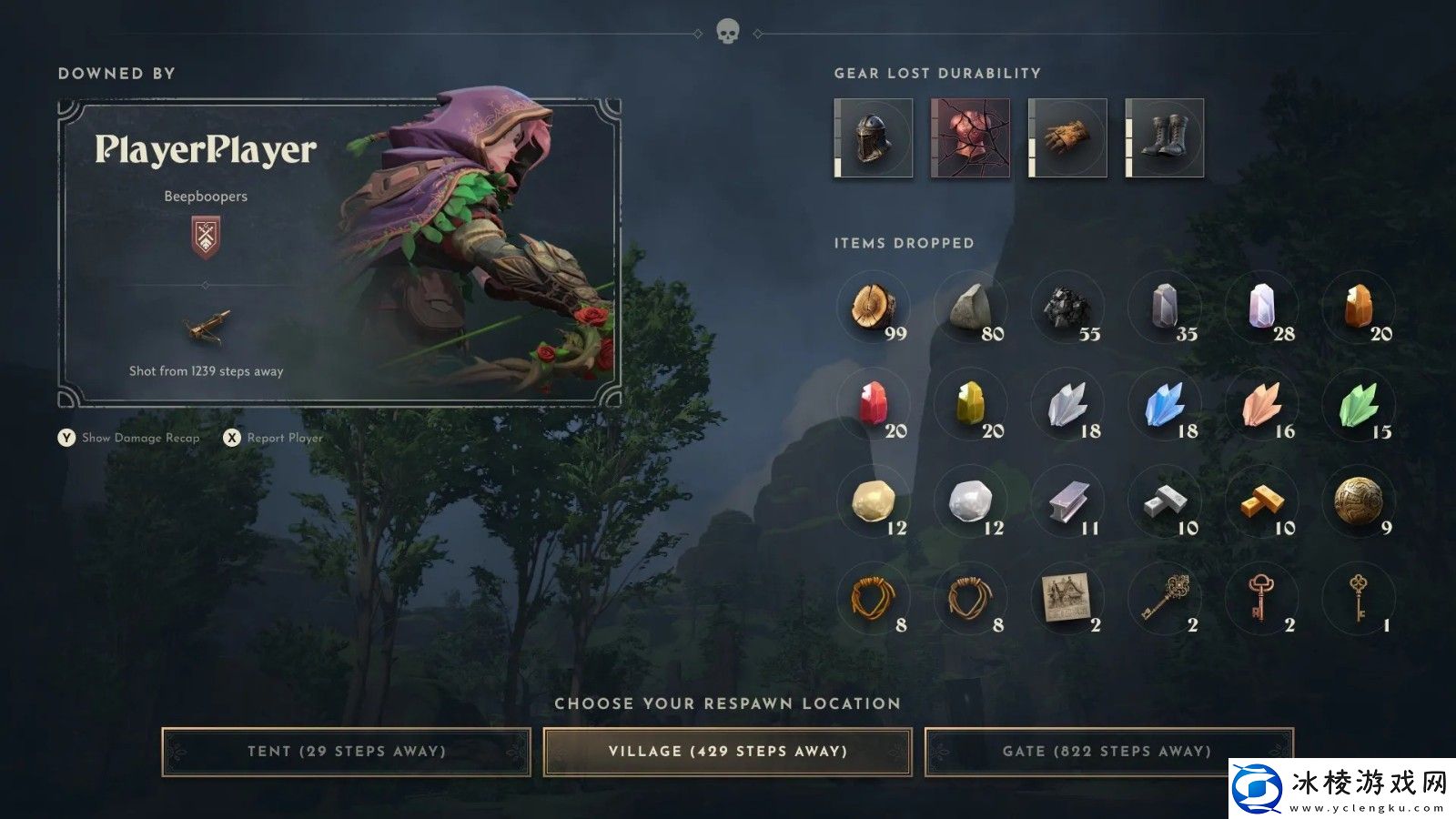Select the damaged gloves gear slot
The height and width of the screenshot is (819, 1456).
coord(1067,138)
